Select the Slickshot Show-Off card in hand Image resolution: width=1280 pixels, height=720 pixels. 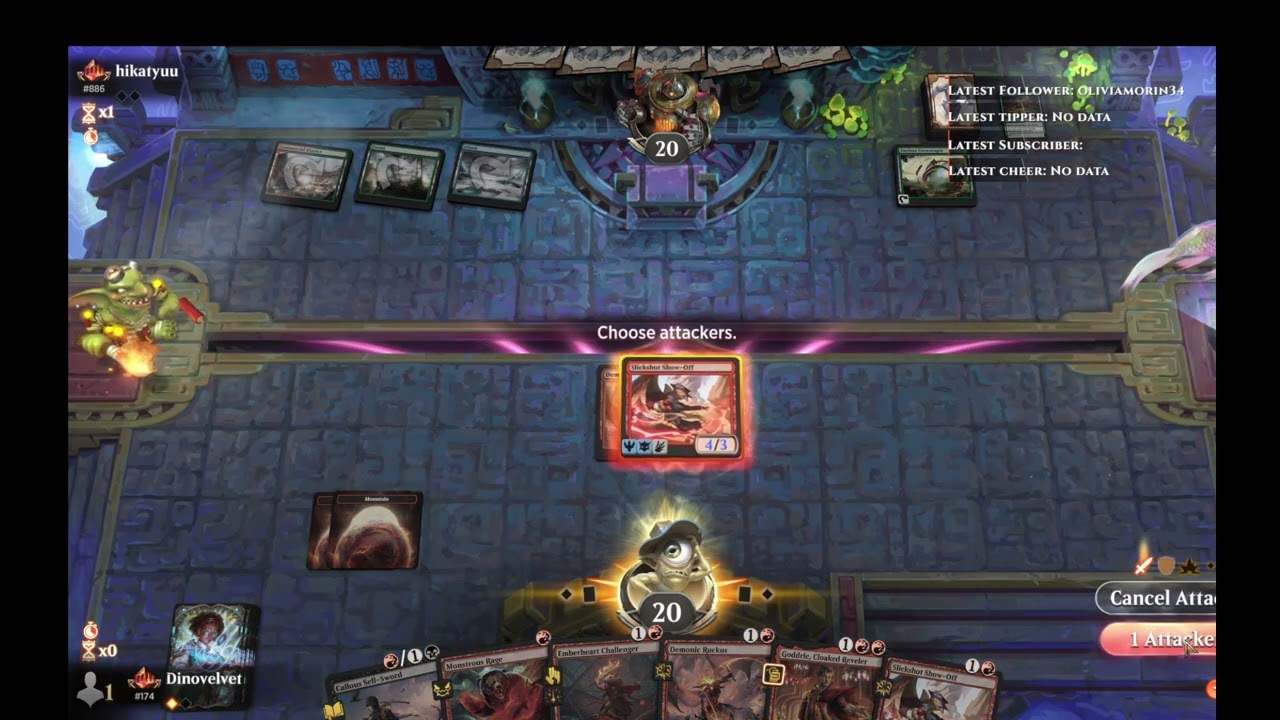(940, 692)
